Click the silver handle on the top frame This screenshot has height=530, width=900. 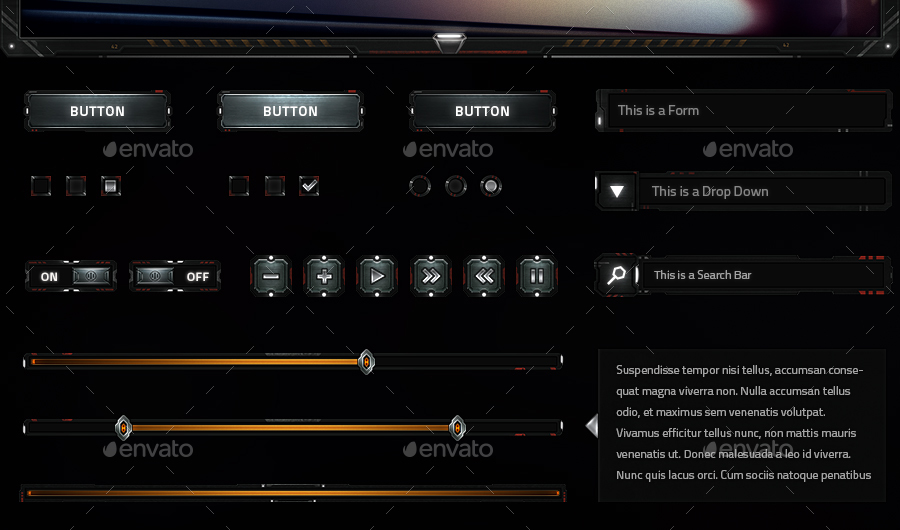[x=449, y=40]
